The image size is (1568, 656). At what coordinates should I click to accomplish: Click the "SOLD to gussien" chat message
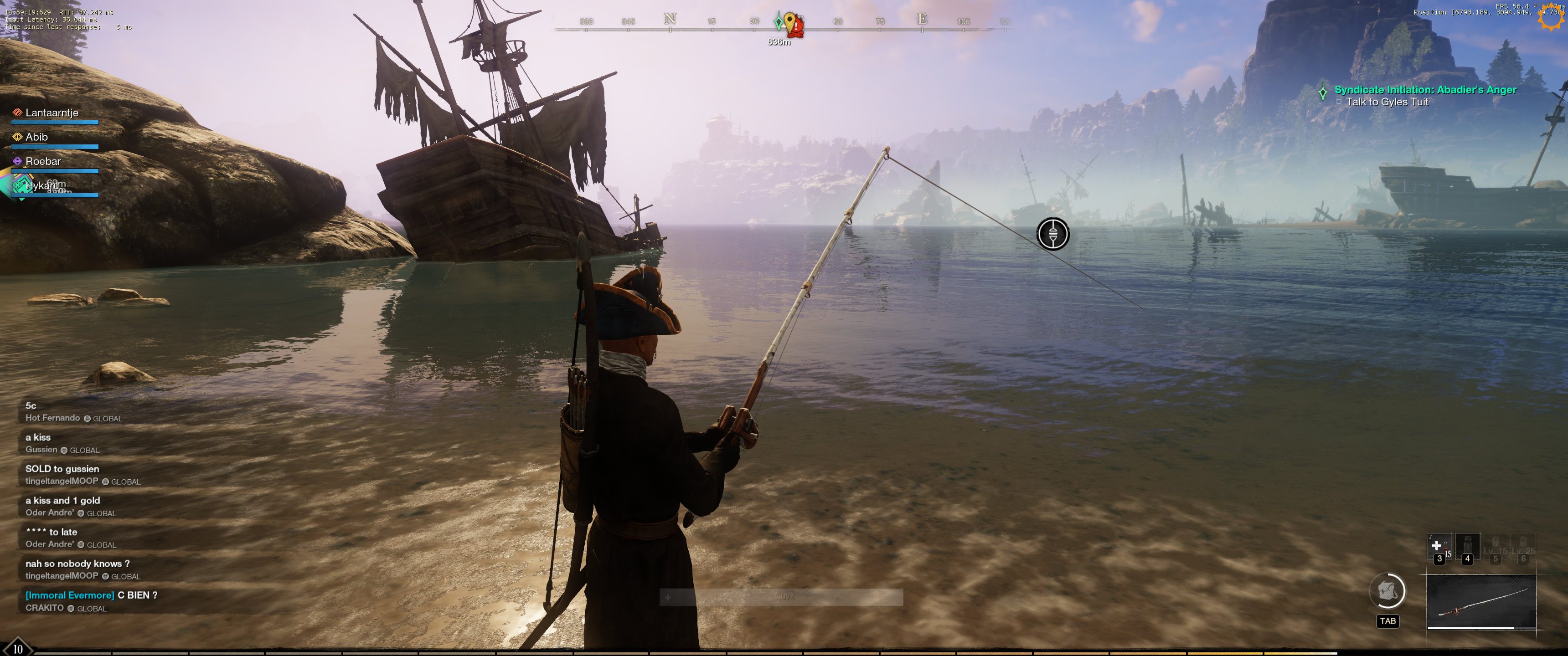(62, 469)
